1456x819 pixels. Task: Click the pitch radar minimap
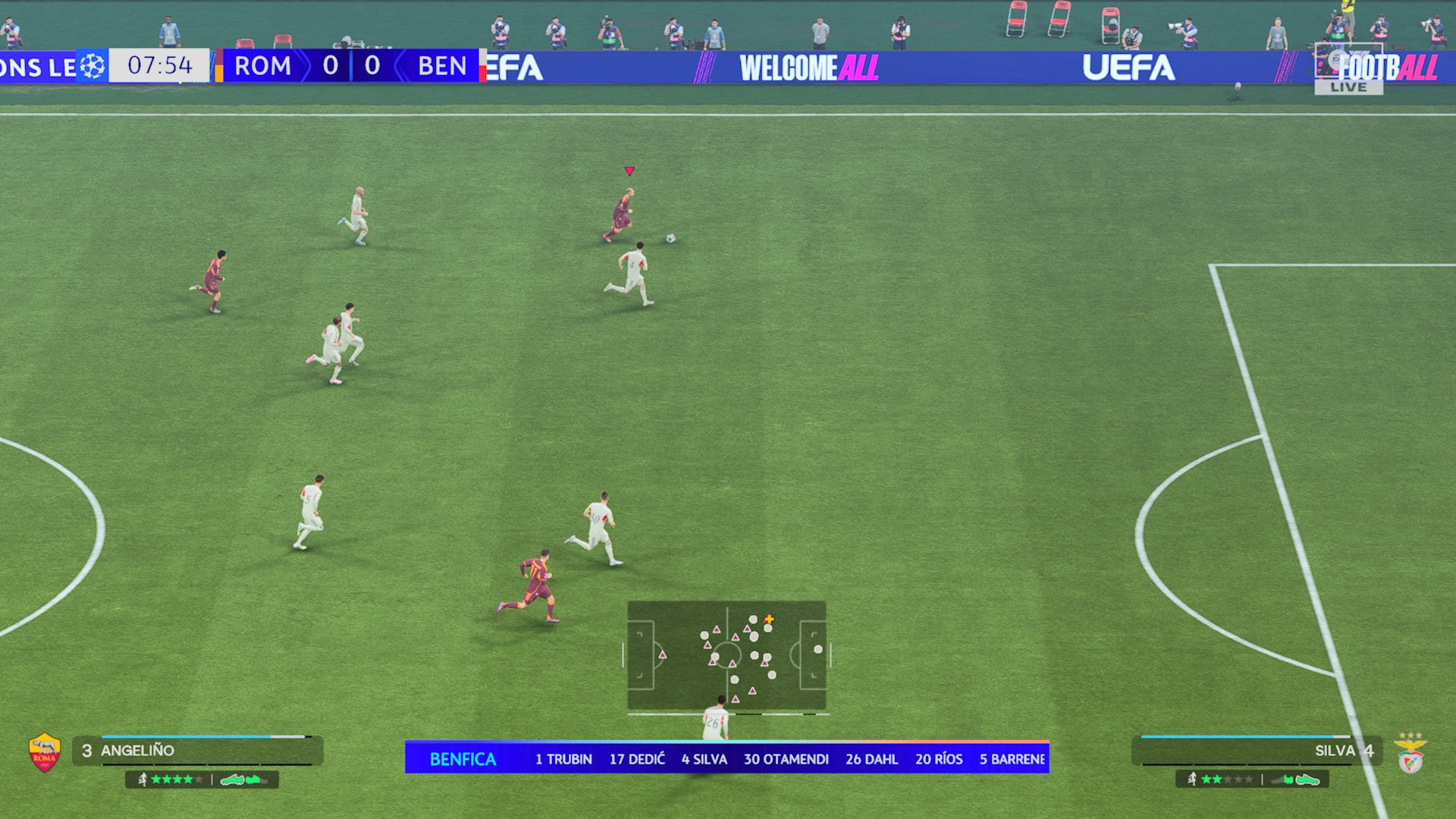(726, 655)
